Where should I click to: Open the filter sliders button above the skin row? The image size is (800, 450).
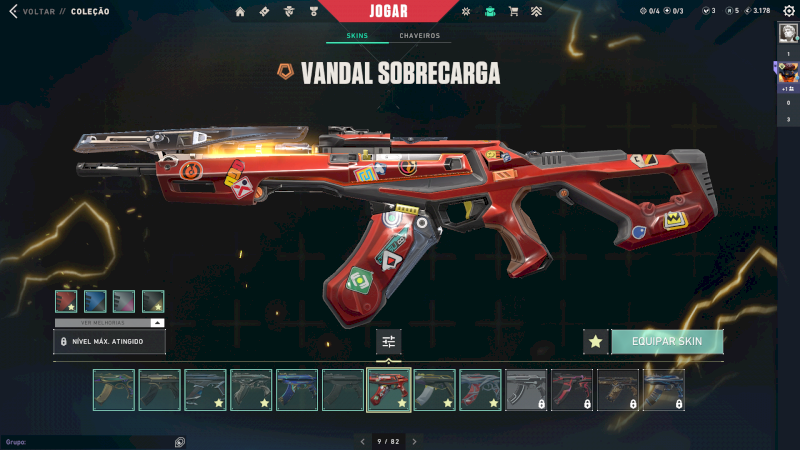[x=388, y=342]
